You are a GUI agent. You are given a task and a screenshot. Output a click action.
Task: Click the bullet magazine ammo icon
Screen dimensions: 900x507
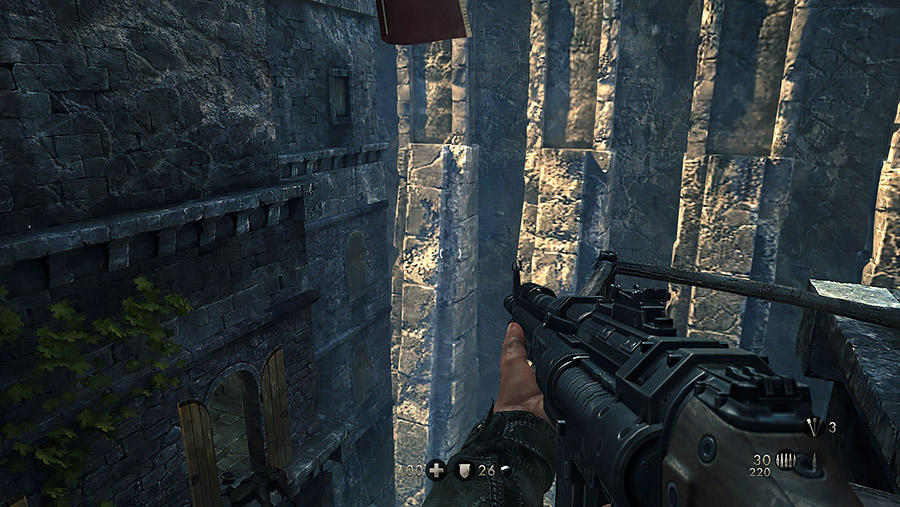tap(788, 462)
